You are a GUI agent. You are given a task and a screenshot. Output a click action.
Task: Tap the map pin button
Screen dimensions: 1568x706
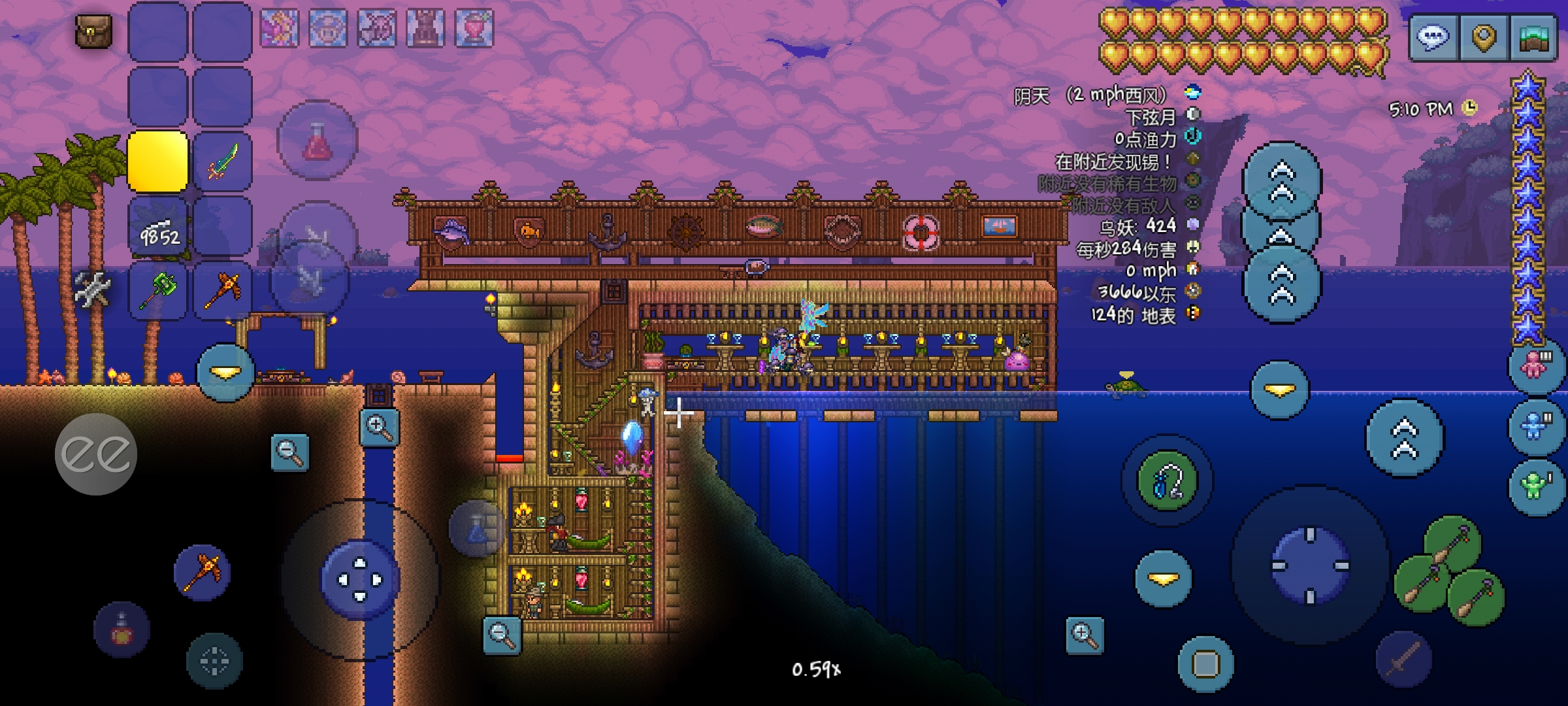1483,38
